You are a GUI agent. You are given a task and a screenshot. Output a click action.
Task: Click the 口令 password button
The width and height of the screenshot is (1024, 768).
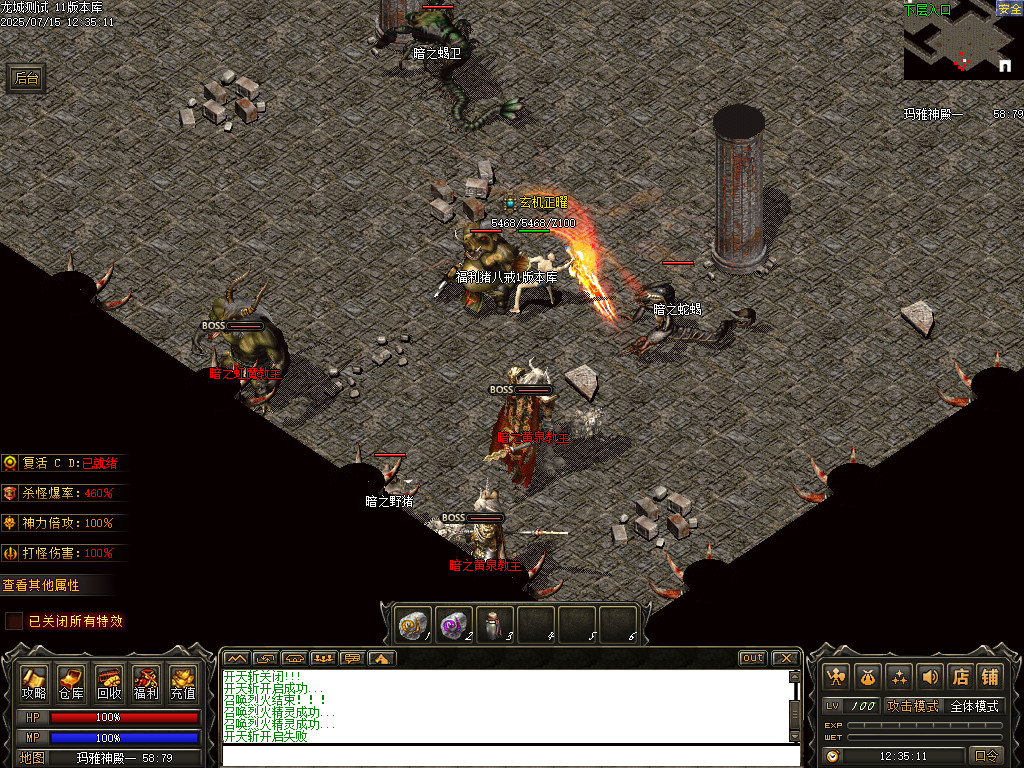point(986,756)
